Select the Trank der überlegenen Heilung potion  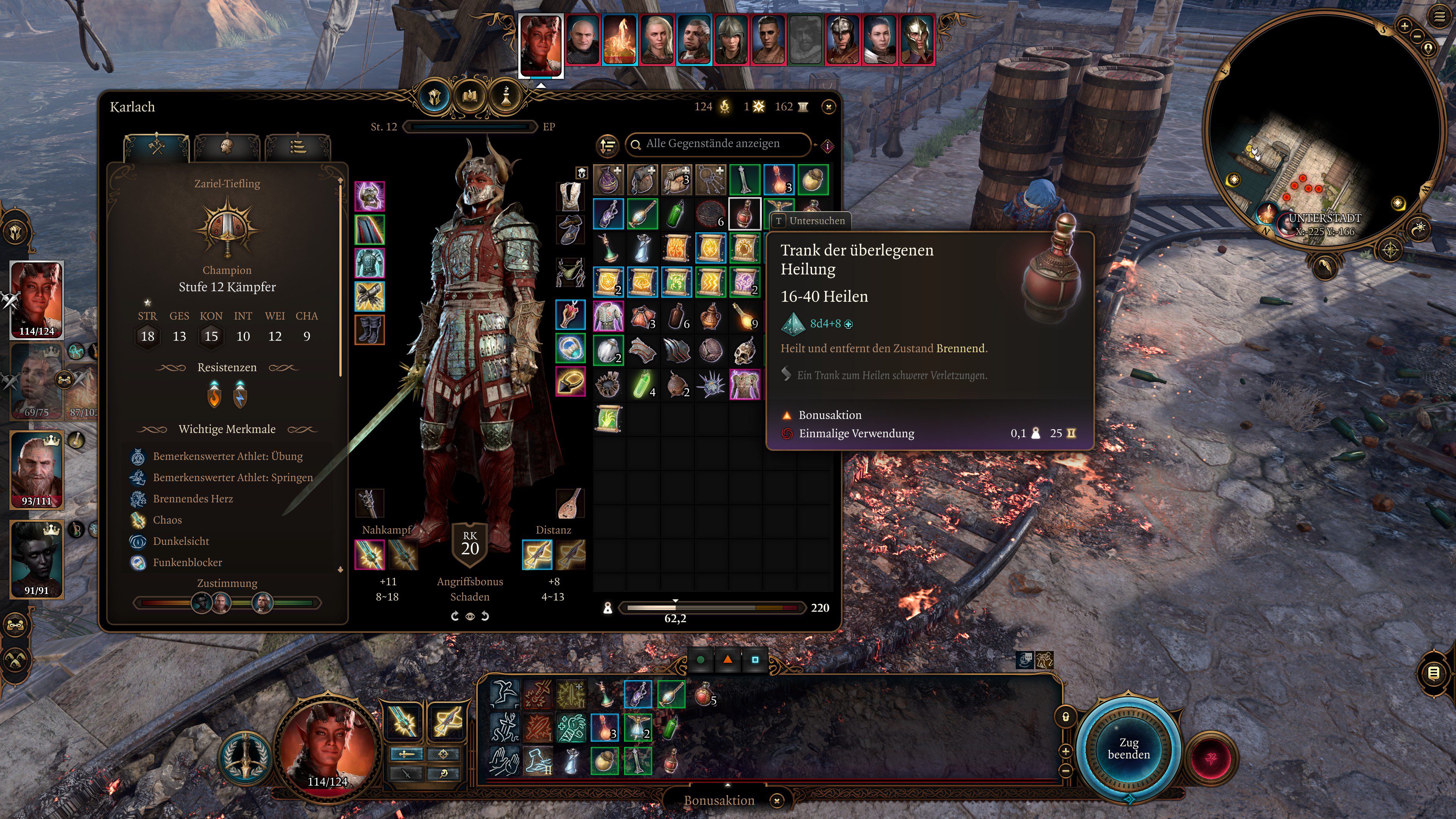coord(744,213)
